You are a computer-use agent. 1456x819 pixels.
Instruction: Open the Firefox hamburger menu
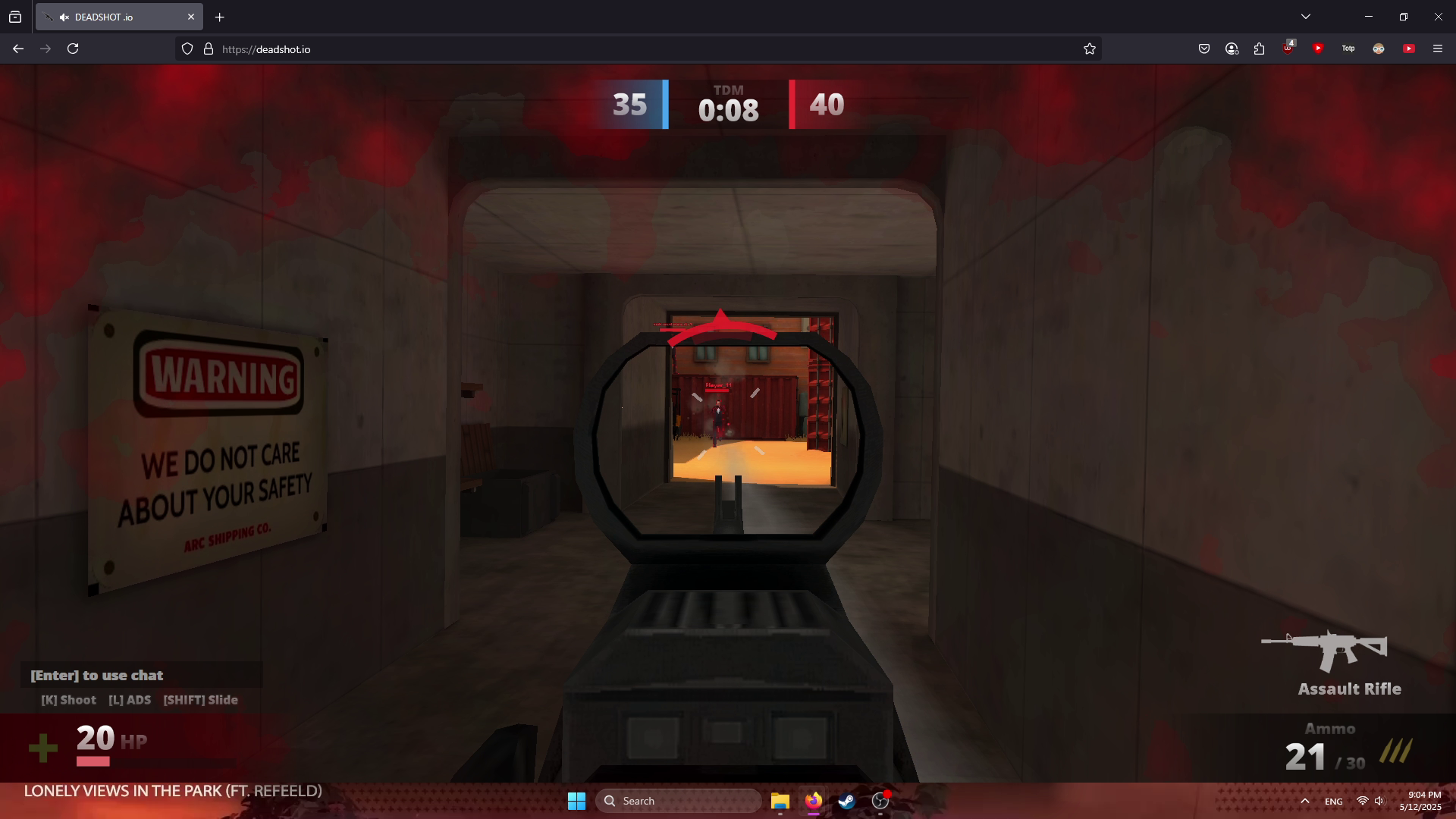1437,49
